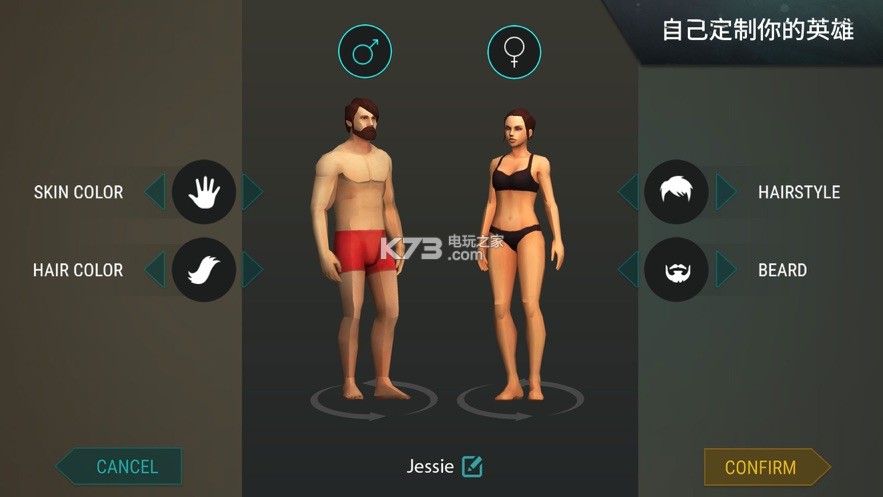Click the left arrow beside Skin Color
This screenshot has width=883, height=497.
155,191
